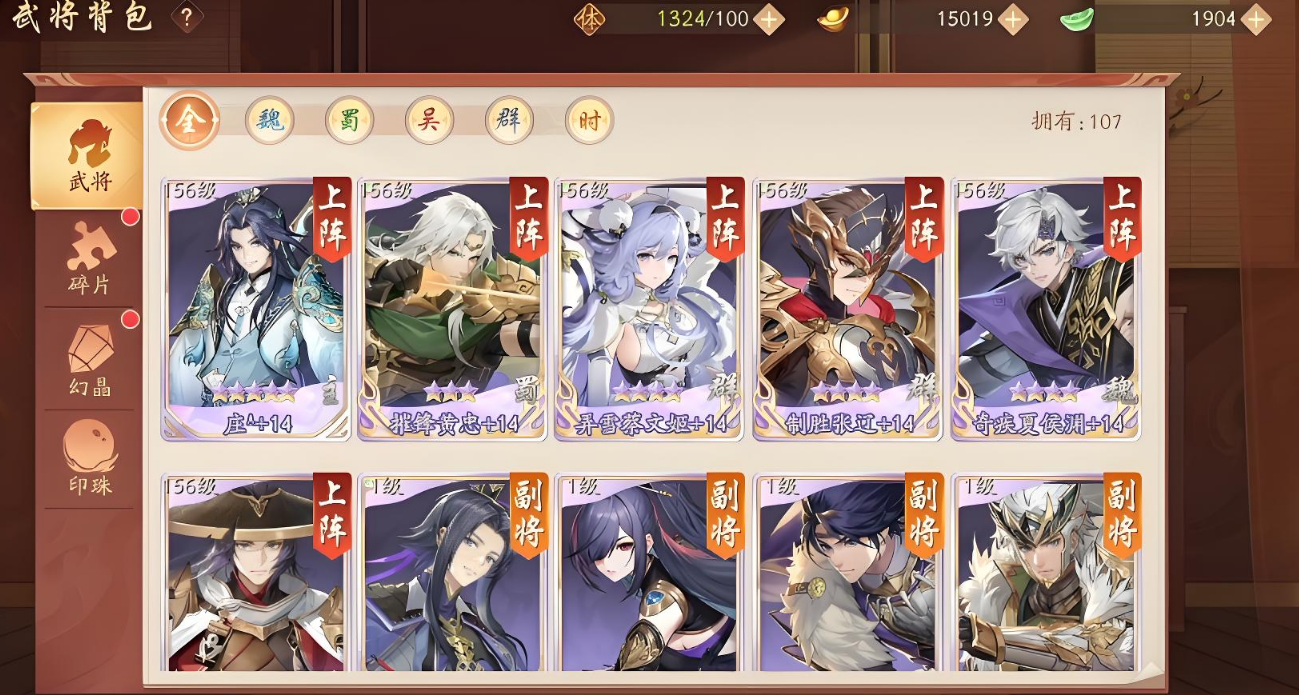Filter heroes by 魏 faction
Image resolution: width=1299 pixels, height=695 pixels.
pos(270,121)
